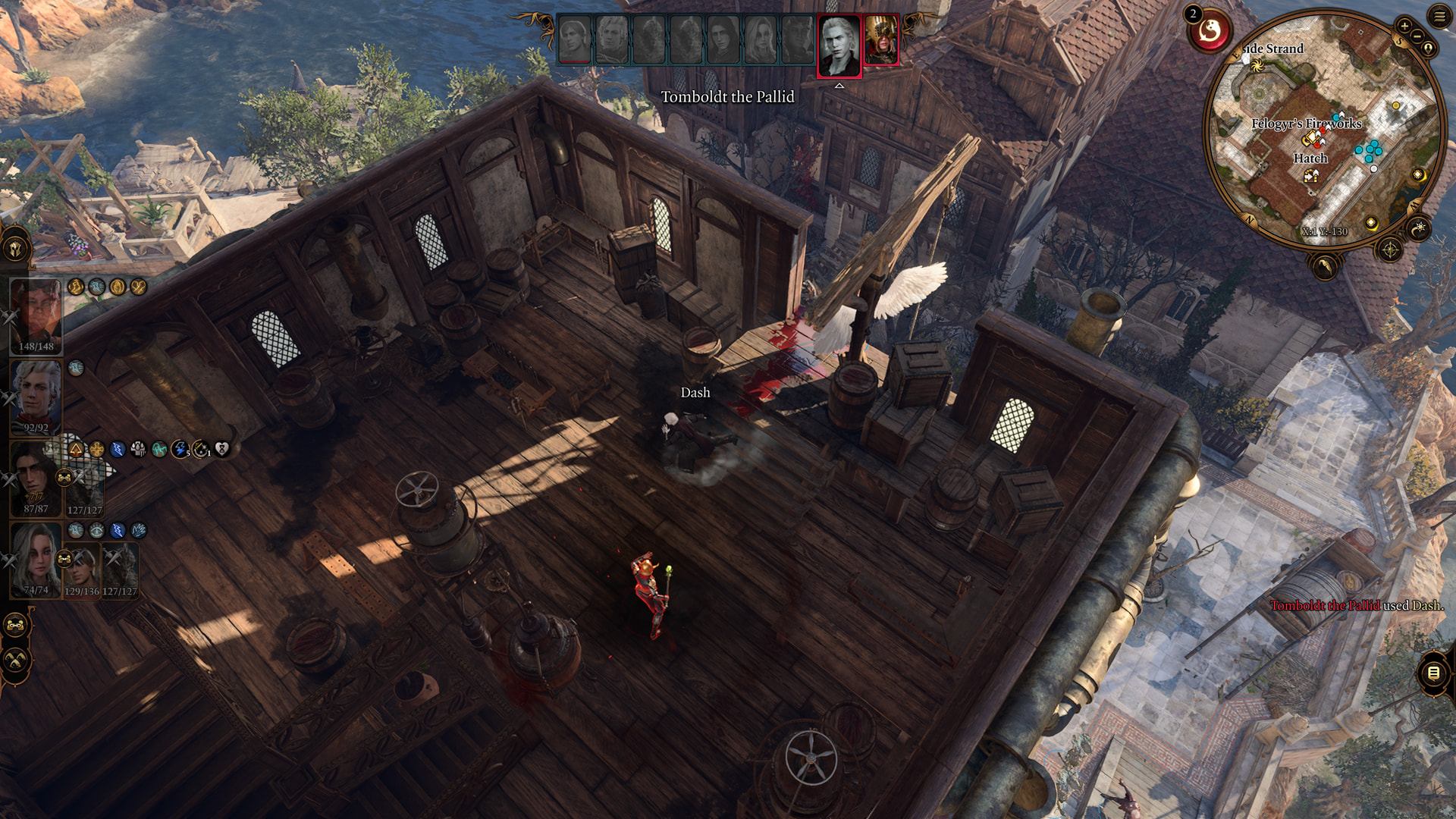Select Tomboldt the Pallid's turn order portrait
The height and width of the screenshot is (819, 1456).
click(x=839, y=45)
